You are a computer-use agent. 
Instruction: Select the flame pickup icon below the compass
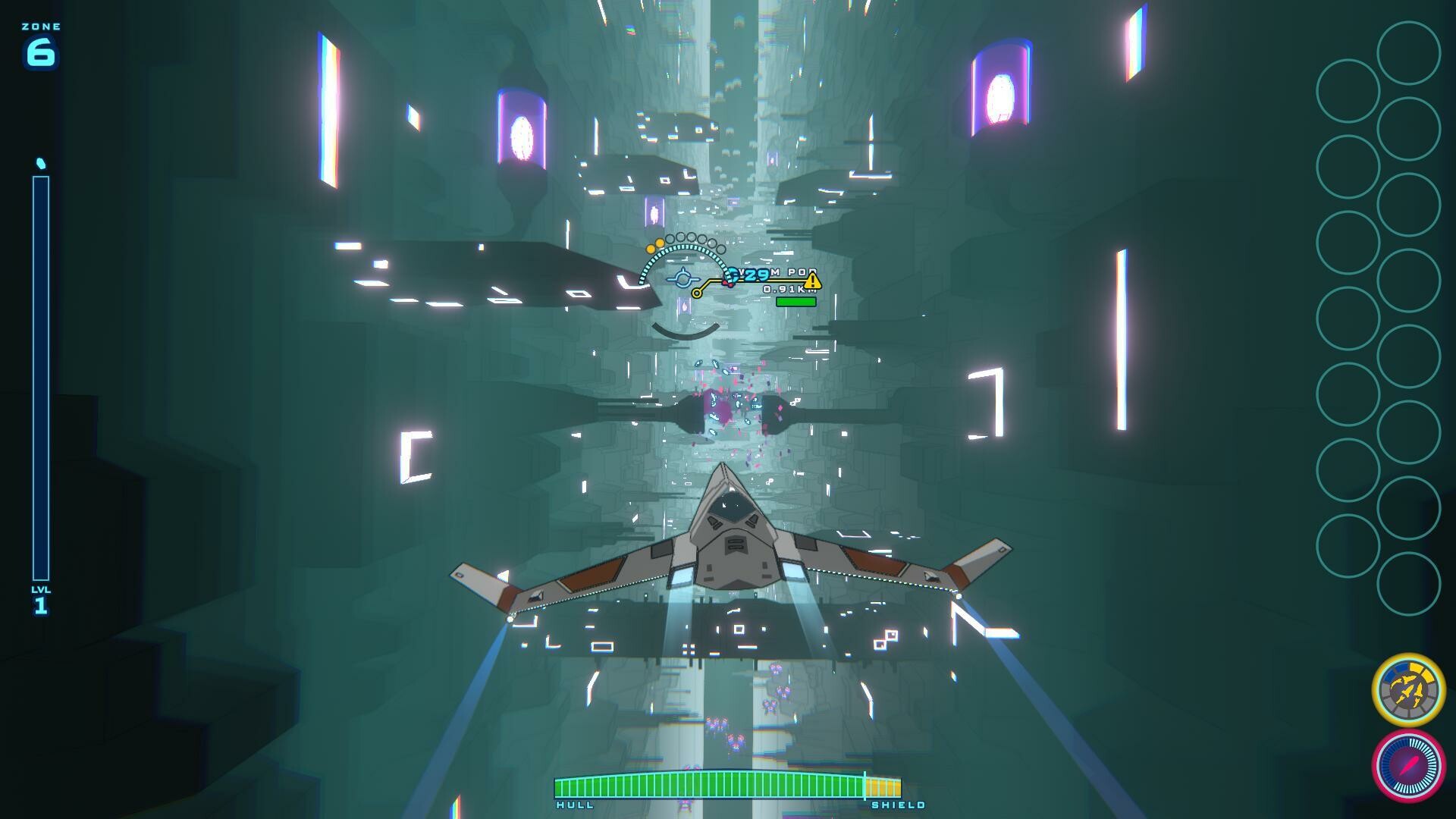(x=684, y=308)
